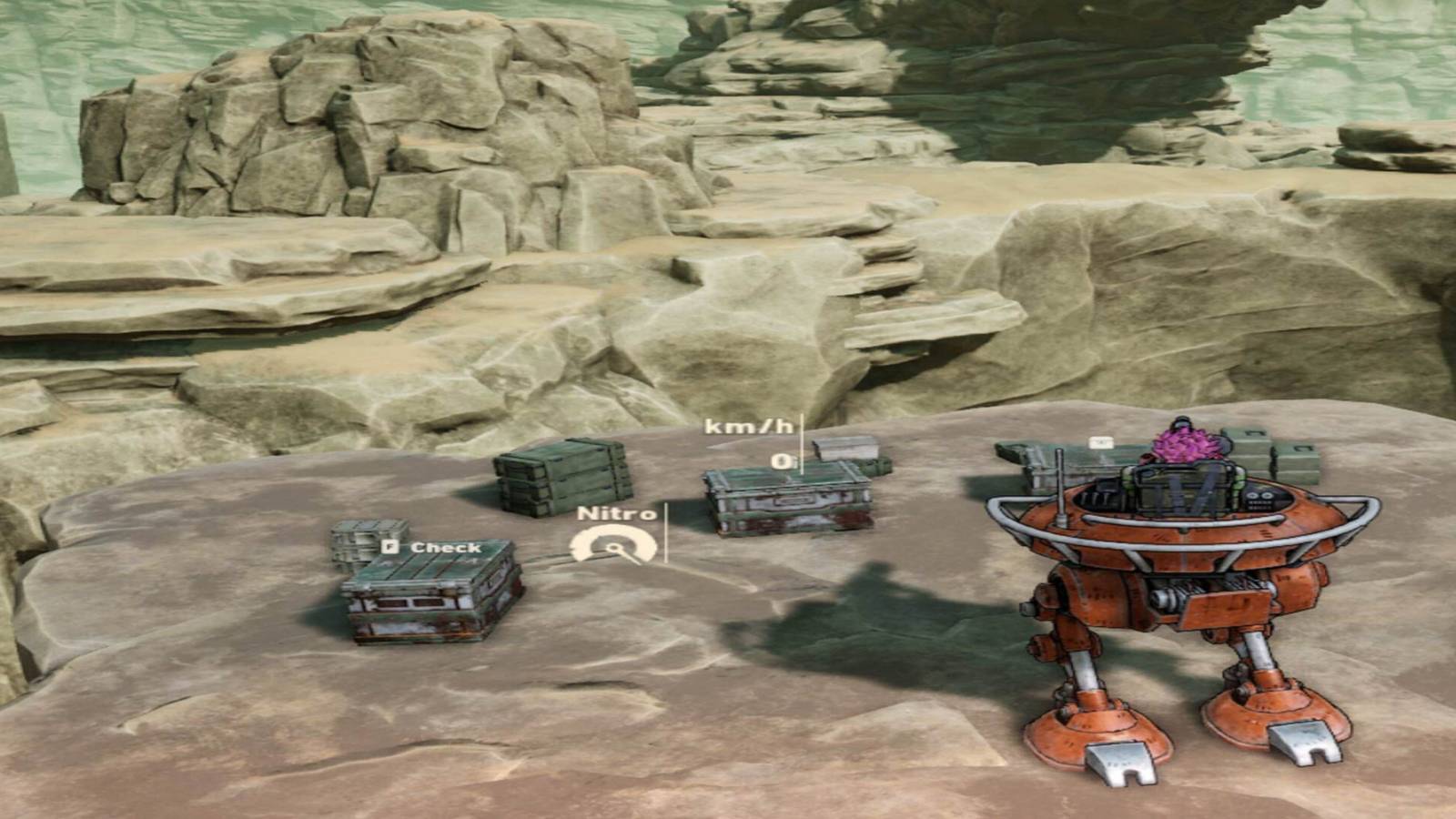Viewport: 1456px width, 819px height.
Task: Select the antenna mast on the hopper vehicle
Action: tap(1060, 487)
